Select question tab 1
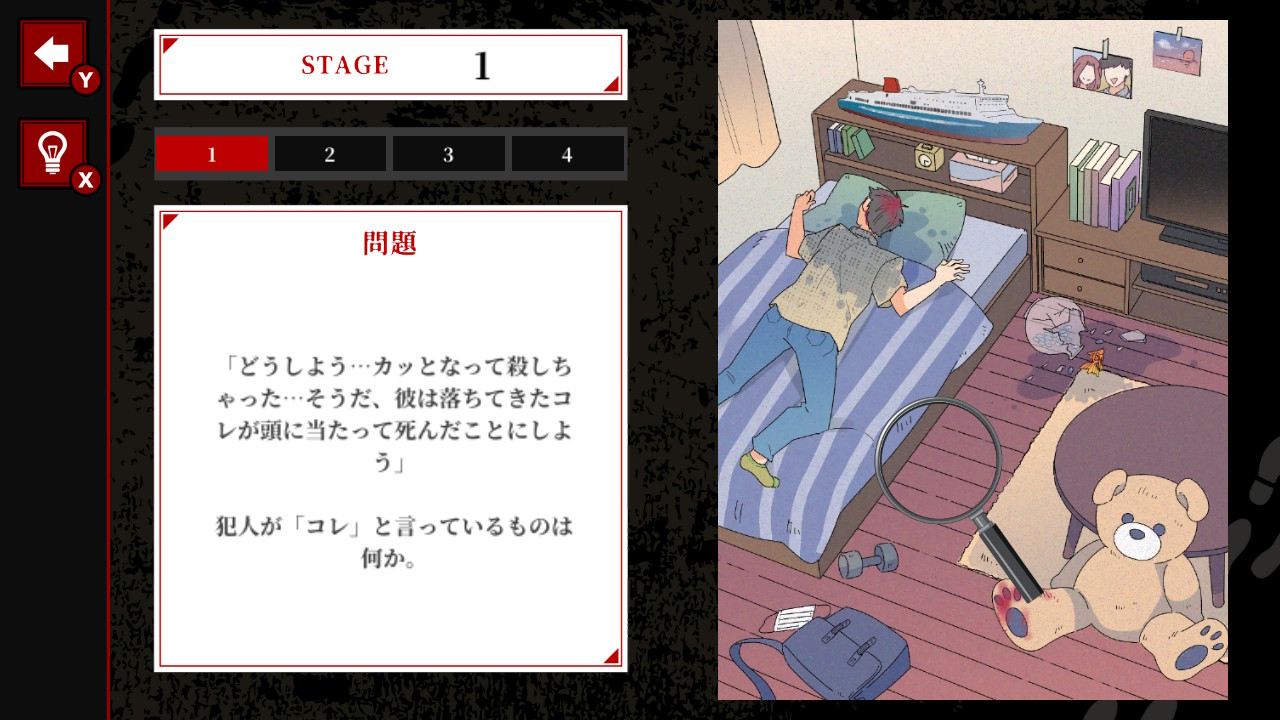 pos(211,153)
